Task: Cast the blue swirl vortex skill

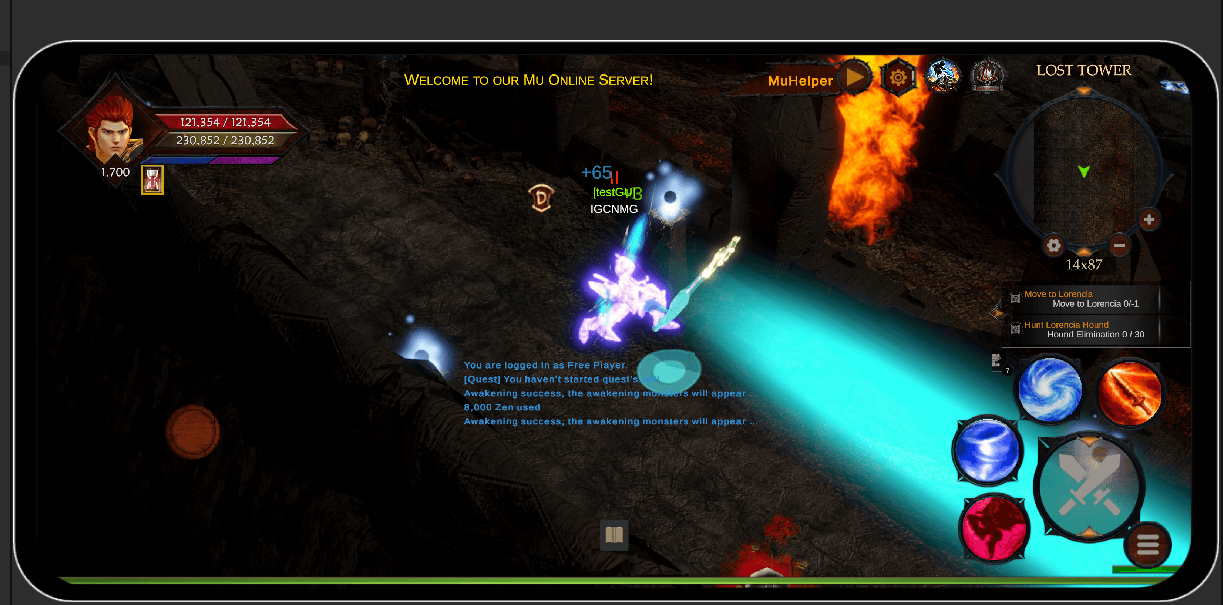Action: pos(1050,389)
